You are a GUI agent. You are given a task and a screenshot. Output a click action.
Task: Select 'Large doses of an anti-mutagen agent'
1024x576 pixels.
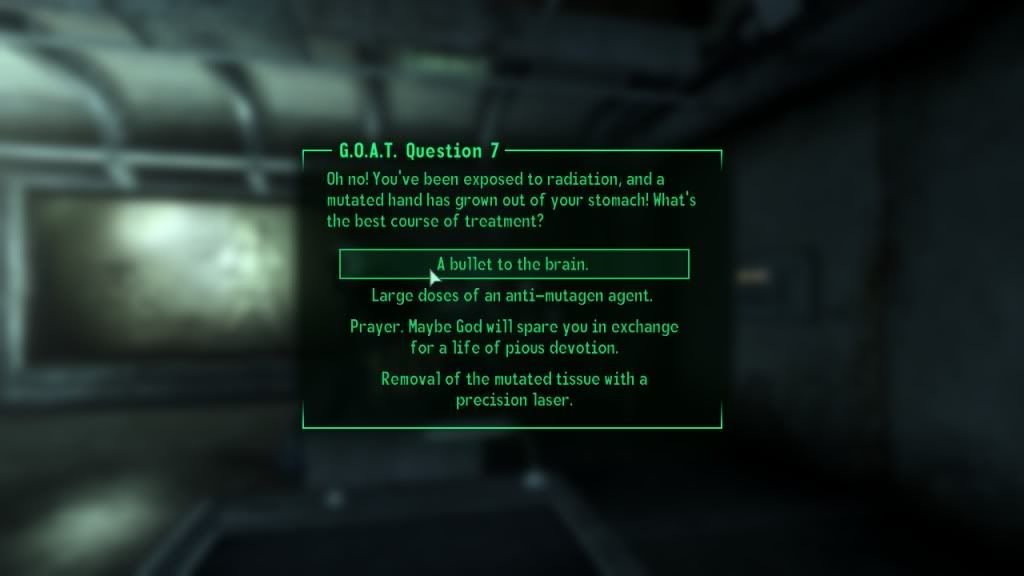[514, 296]
